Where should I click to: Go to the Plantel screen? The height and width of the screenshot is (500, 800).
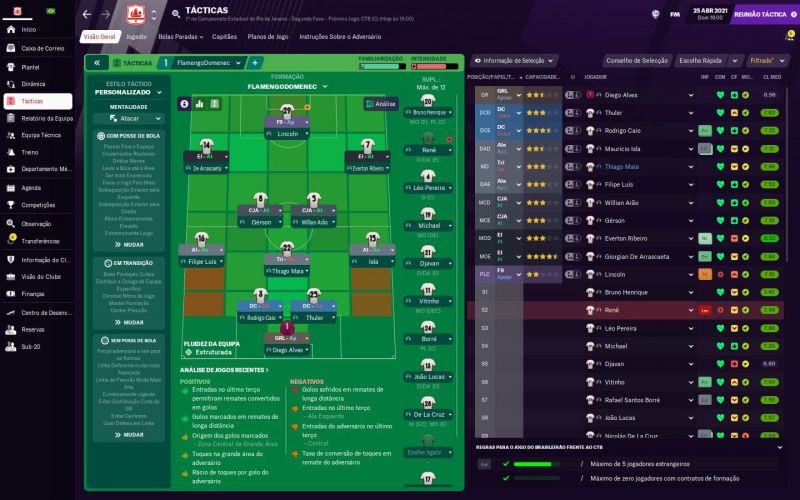pyautogui.click(x=31, y=66)
